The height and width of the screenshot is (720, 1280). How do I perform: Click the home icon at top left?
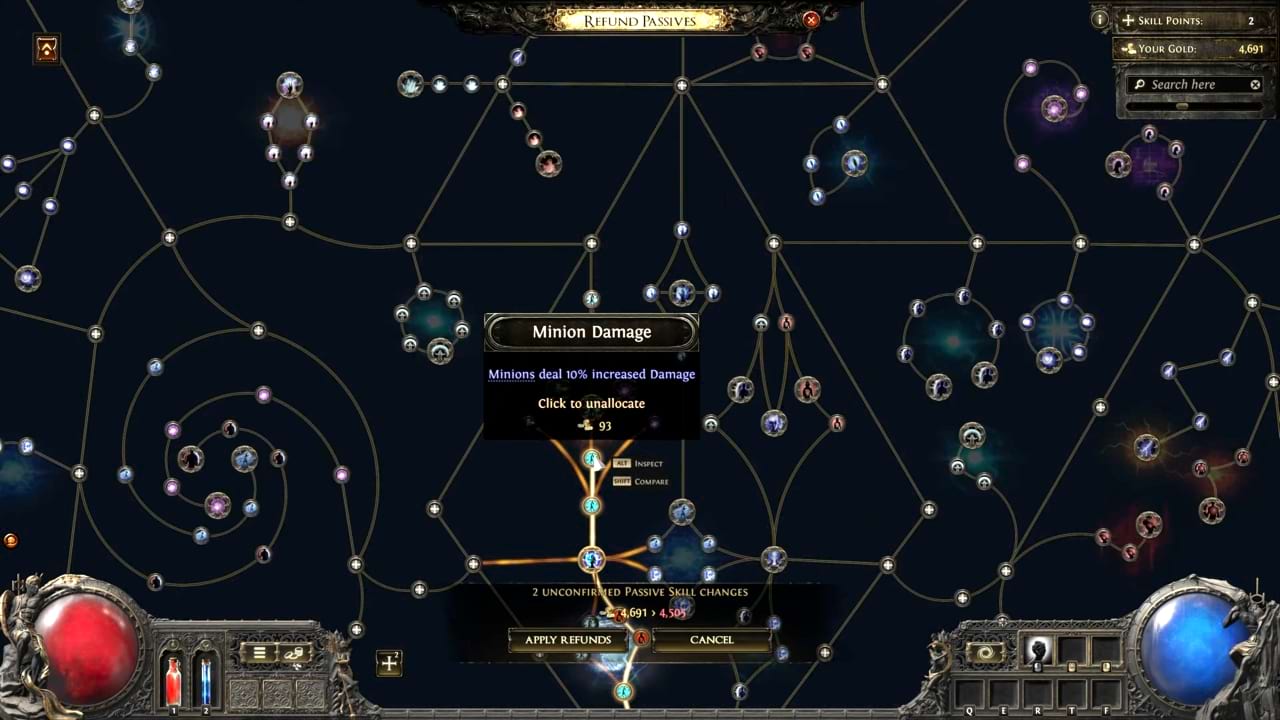tap(46, 49)
